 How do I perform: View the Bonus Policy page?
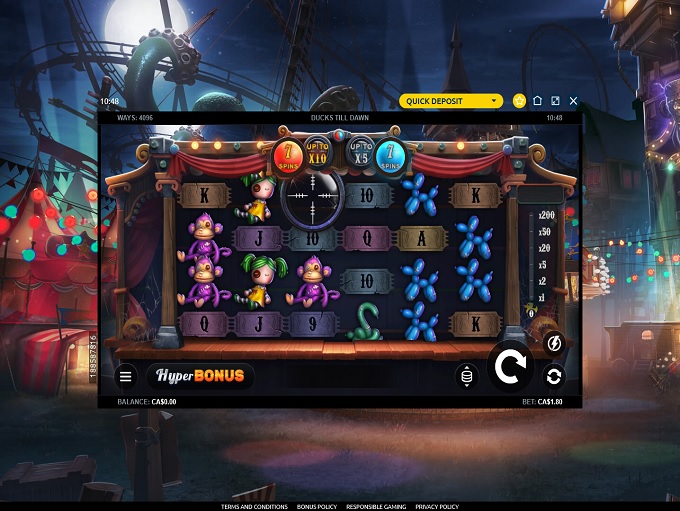pos(317,507)
